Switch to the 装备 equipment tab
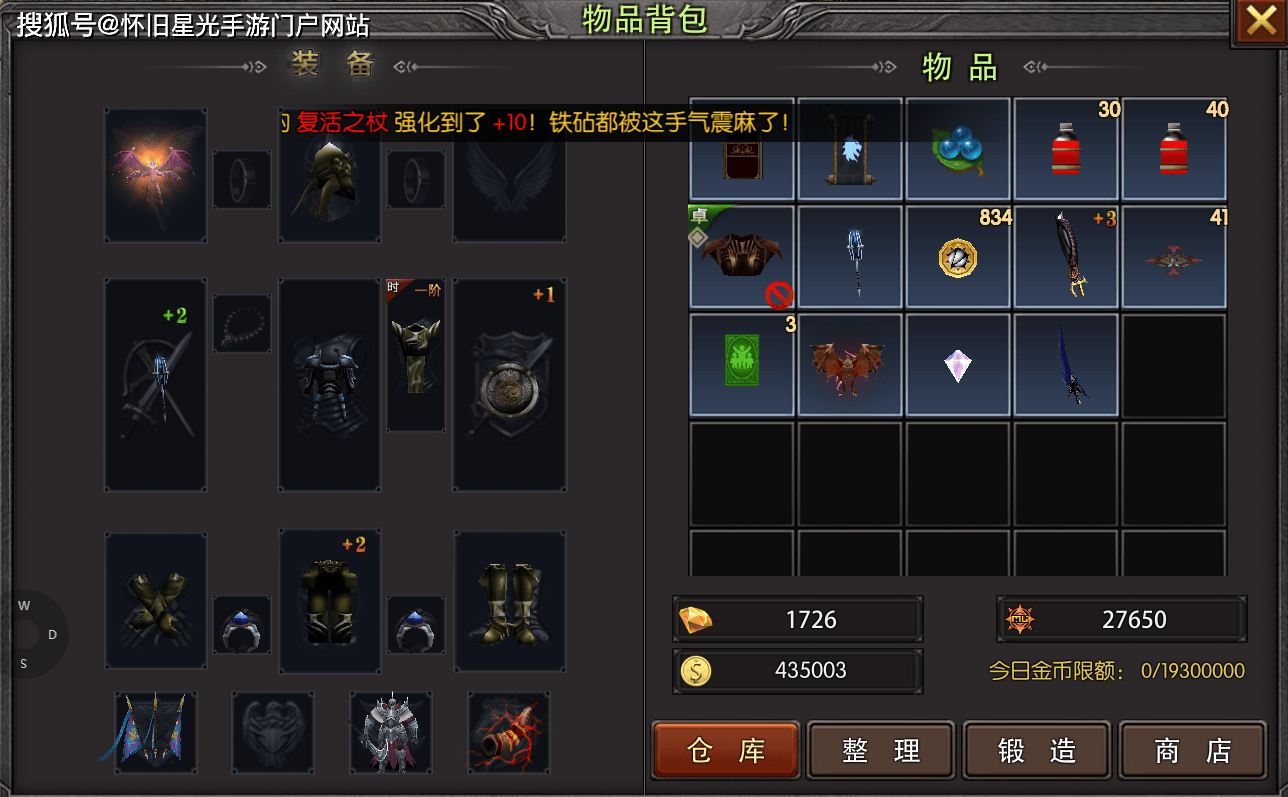The width and height of the screenshot is (1288, 797). [x=330, y=66]
